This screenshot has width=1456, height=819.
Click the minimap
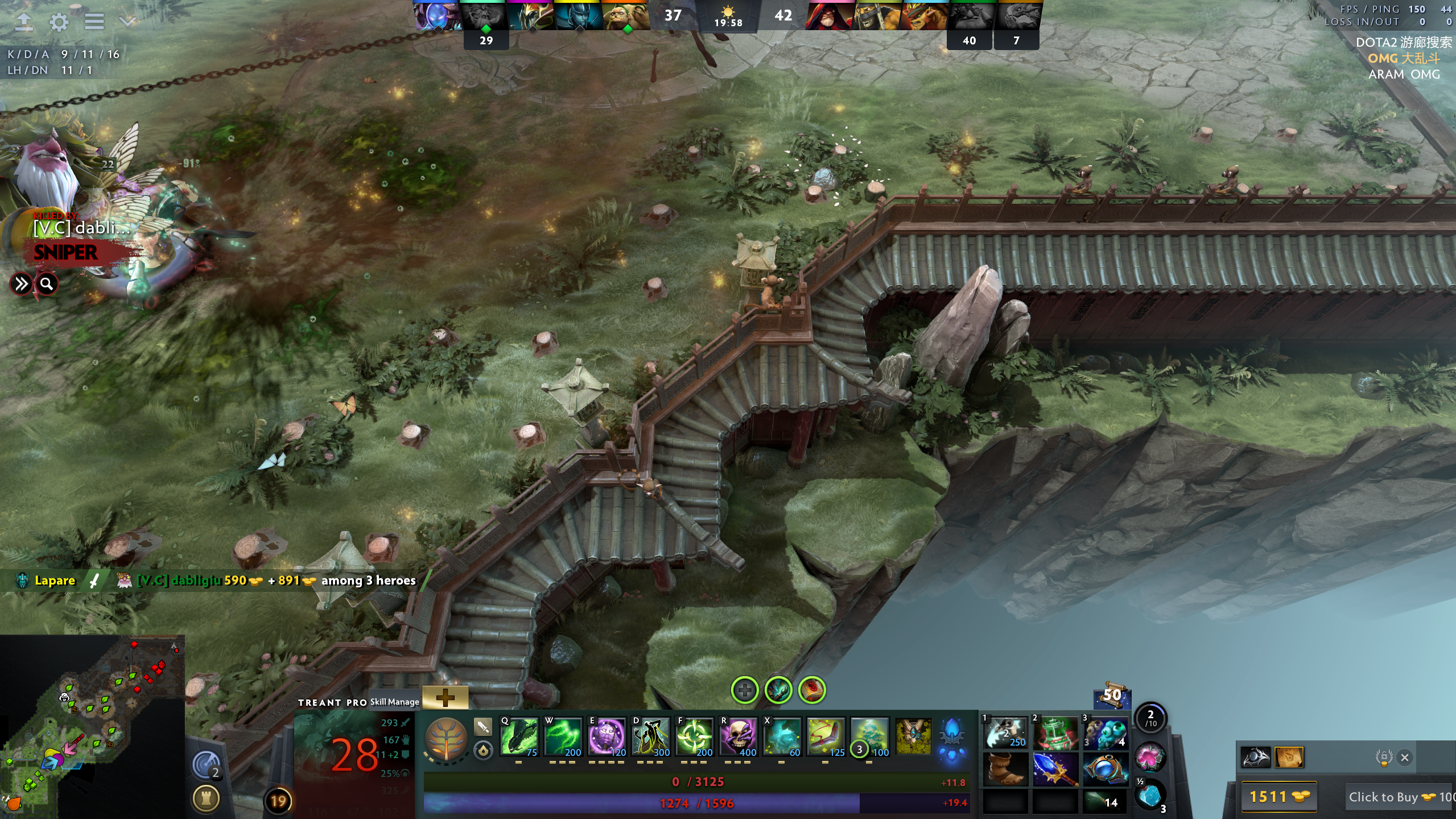pos(92,726)
